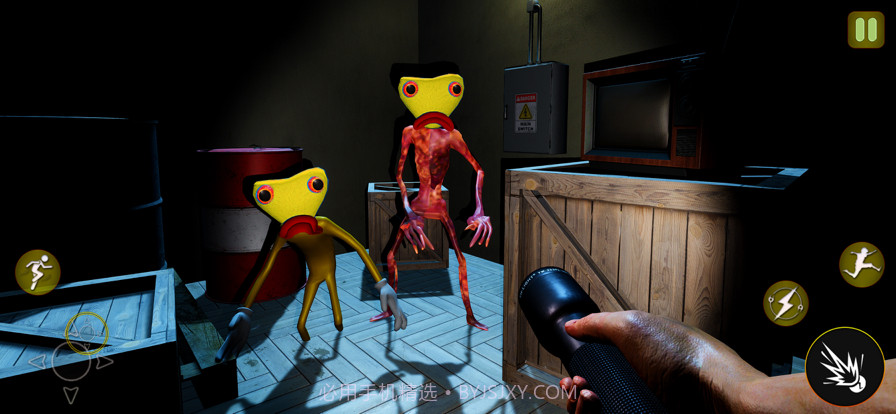Pause the game with the green pause button
Screen dimensions: 896x414
[865, 30]
